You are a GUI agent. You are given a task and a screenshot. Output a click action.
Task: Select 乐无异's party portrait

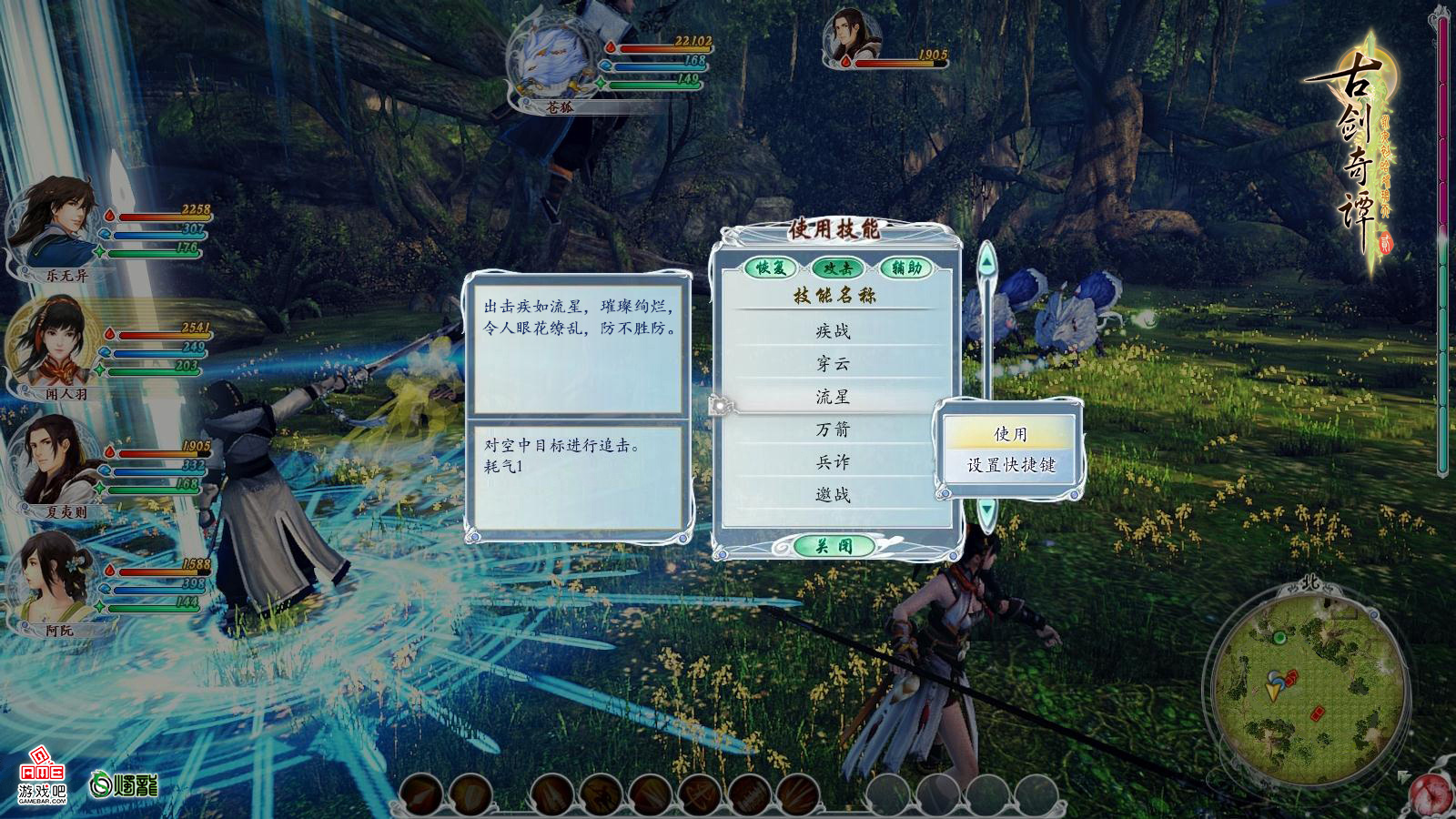coord(55,223)
